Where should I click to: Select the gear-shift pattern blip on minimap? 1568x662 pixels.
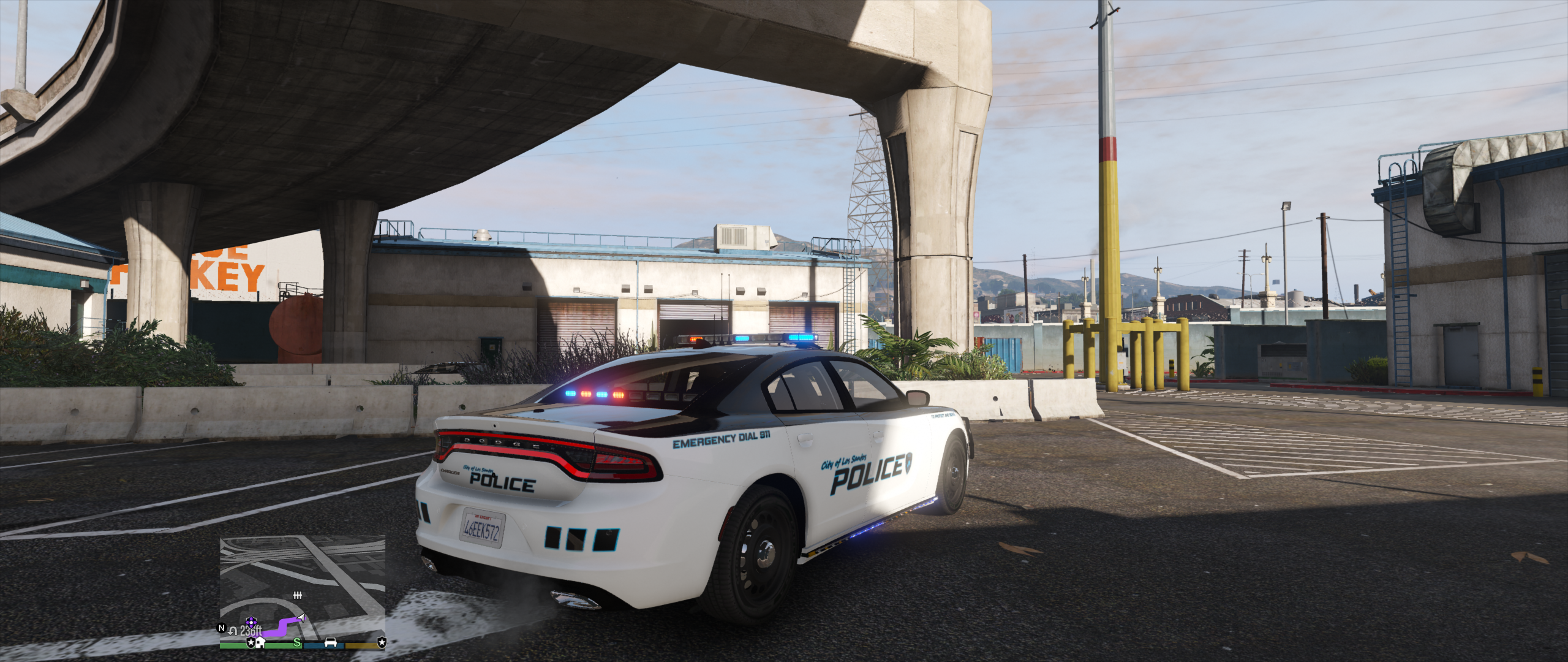pyautogui.click(x=298, y=595)
